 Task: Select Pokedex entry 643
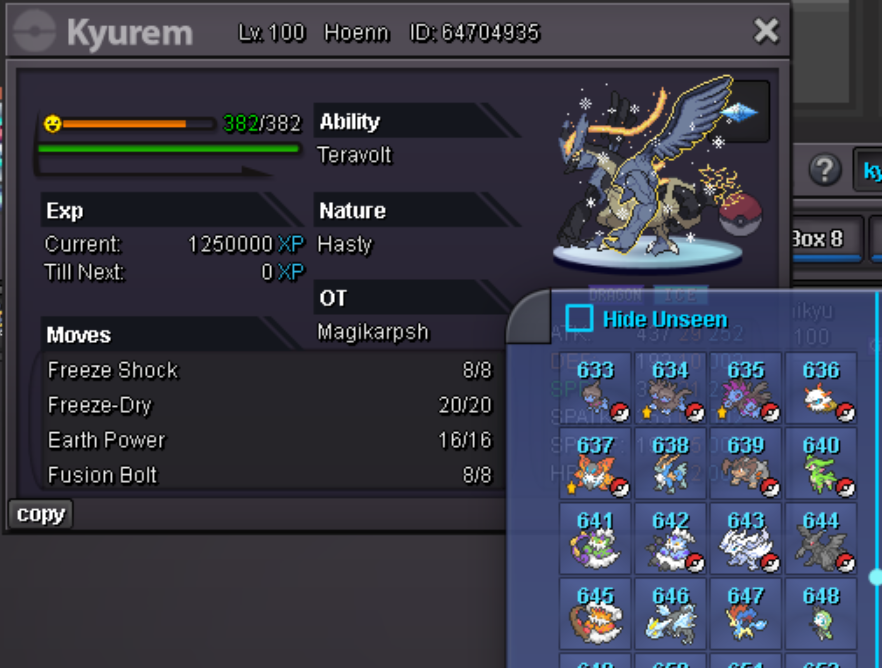click(746, 538)
